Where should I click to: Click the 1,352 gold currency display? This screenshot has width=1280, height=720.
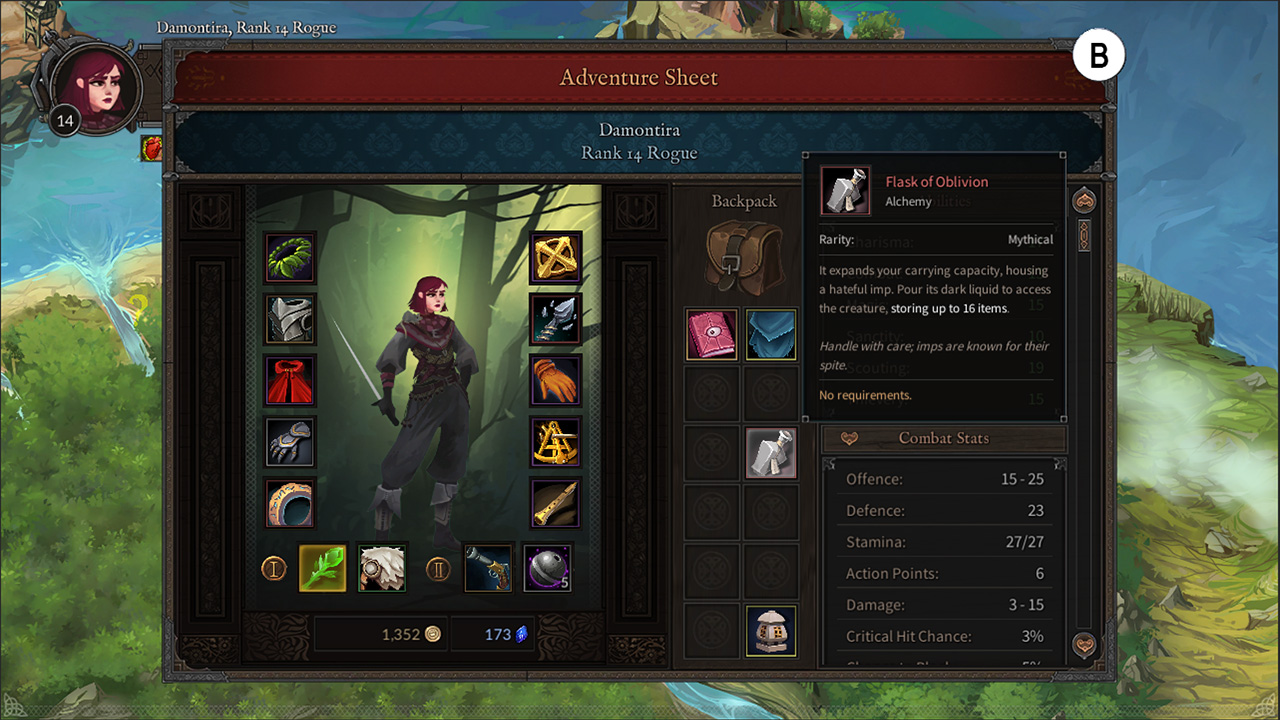[381, 633]
